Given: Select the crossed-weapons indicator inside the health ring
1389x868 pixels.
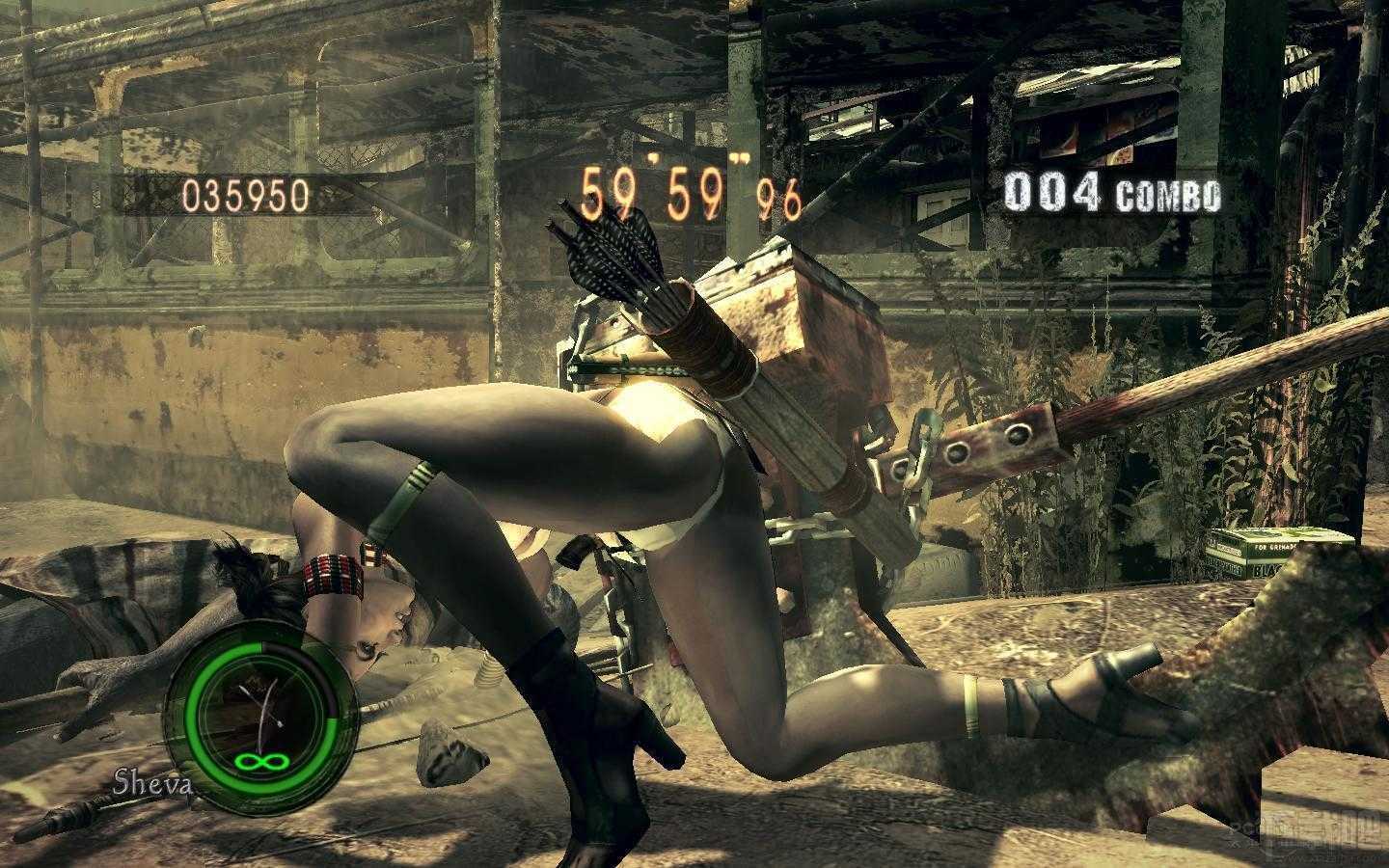Looking at the screenshot, I should 261,704.
